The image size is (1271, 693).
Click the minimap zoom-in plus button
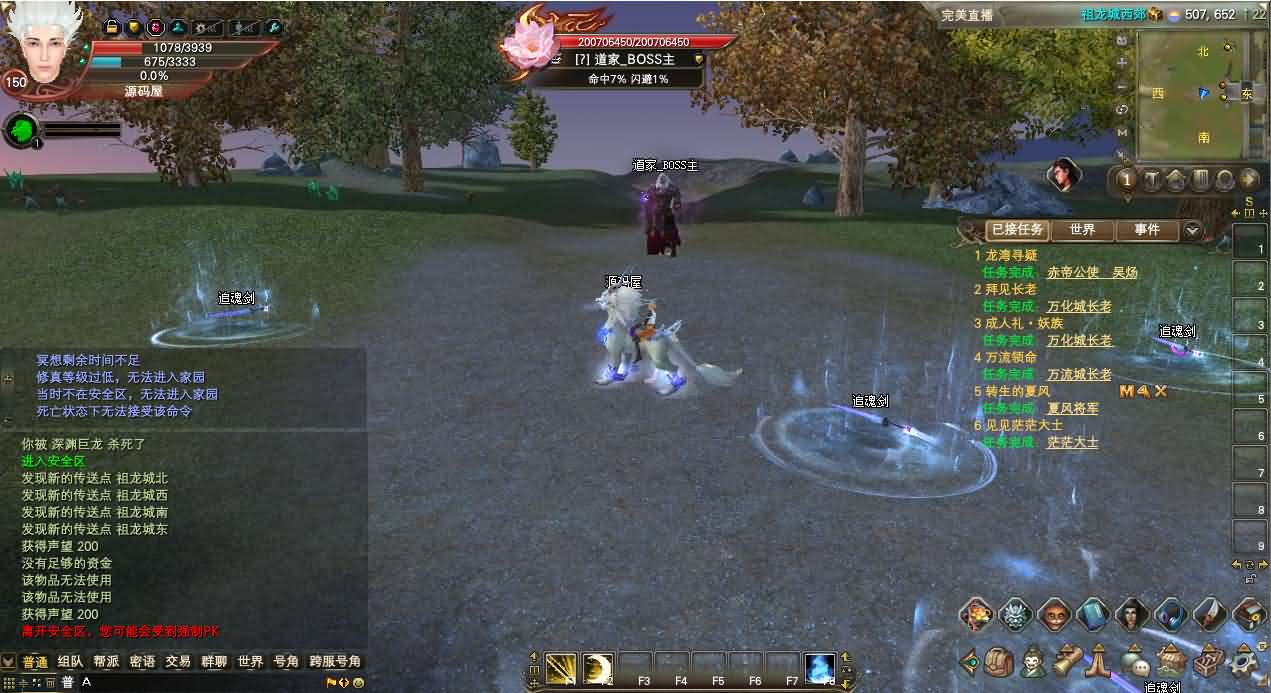(1122, 62)
